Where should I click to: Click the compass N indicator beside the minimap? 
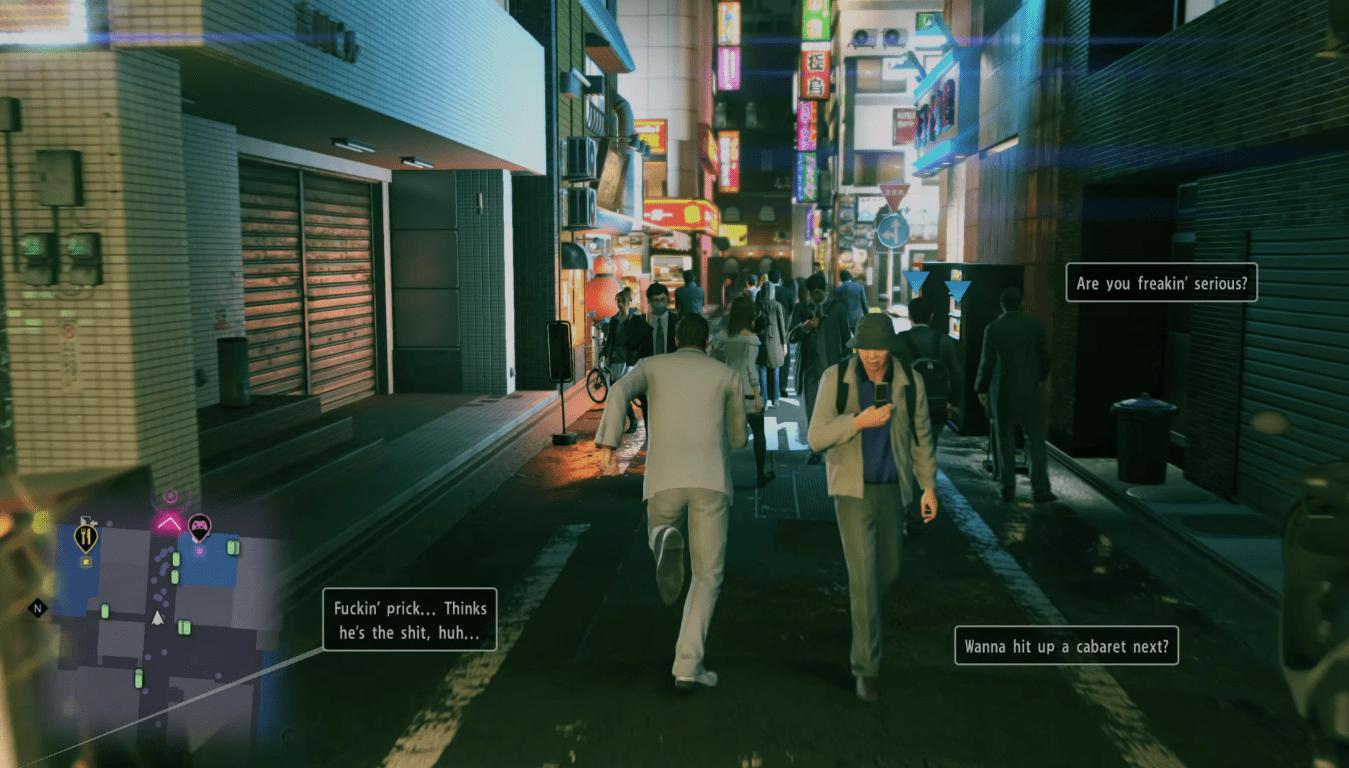coord(37,608)
